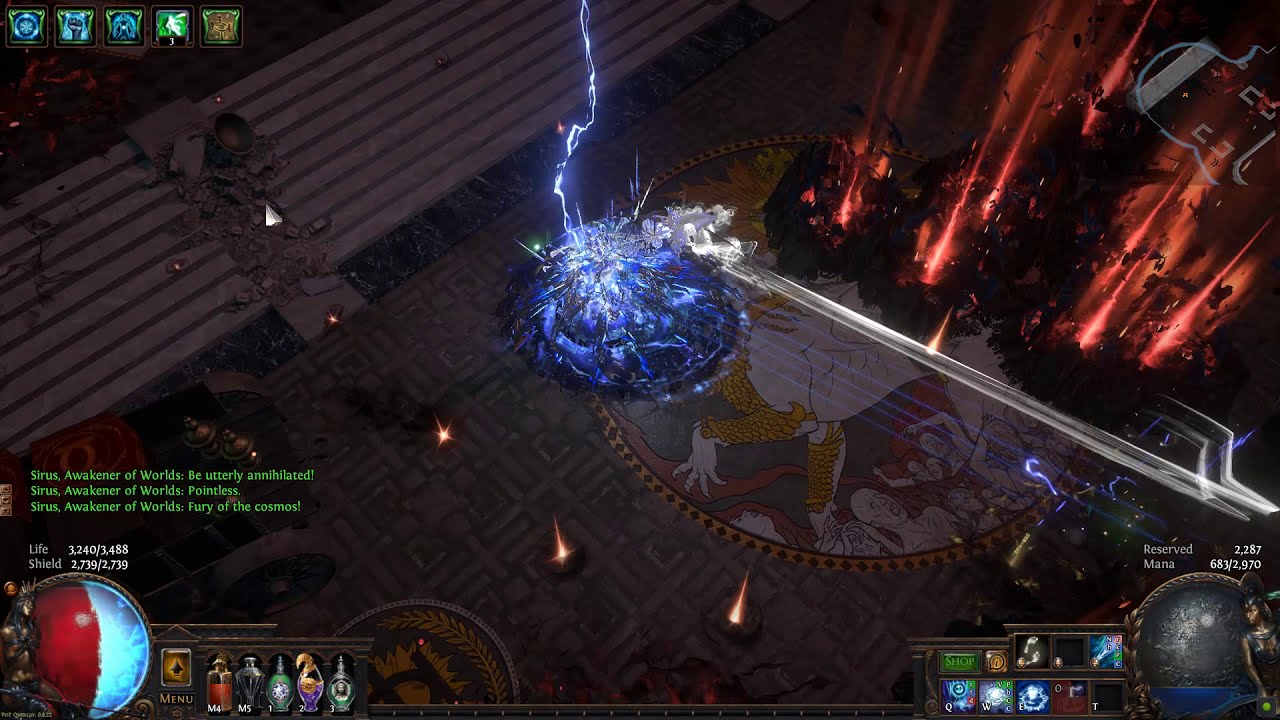The width and height of the screenshot is (1280, 720).
Task: Click the snowflake circle buff icon
Action: [x=27, y=27]
